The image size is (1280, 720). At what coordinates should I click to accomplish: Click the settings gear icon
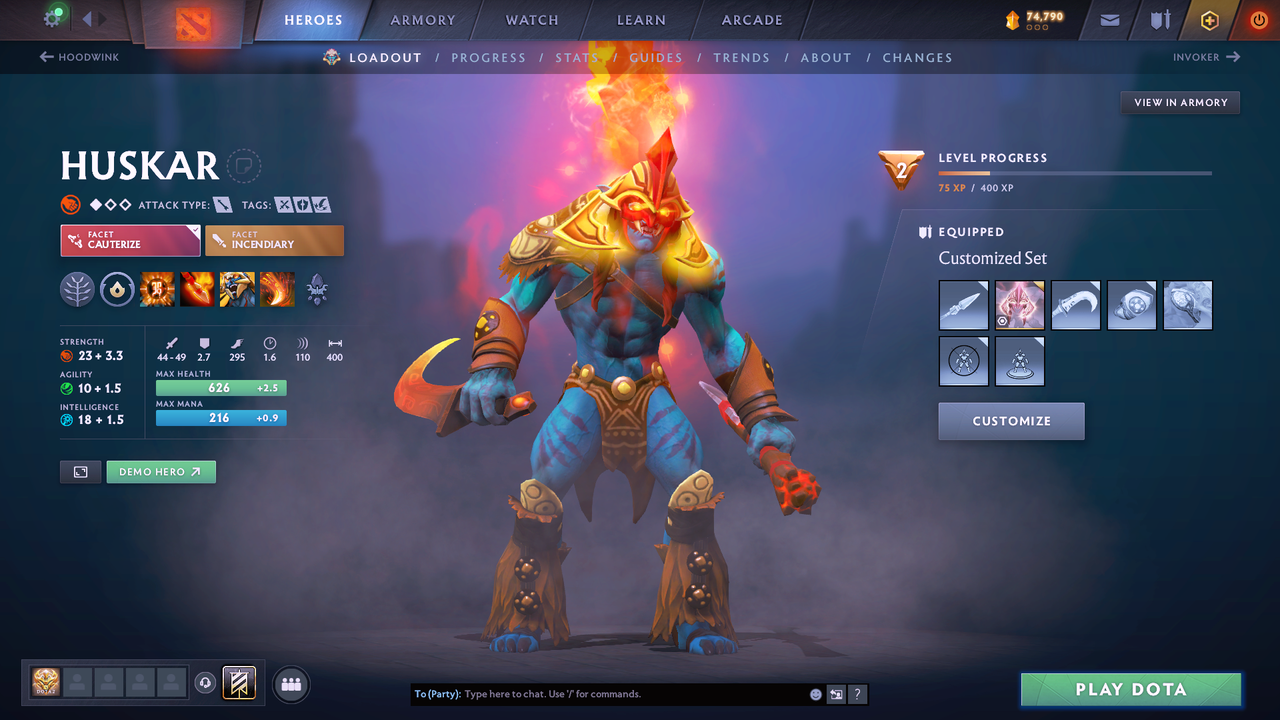click(x=53, y=19)
